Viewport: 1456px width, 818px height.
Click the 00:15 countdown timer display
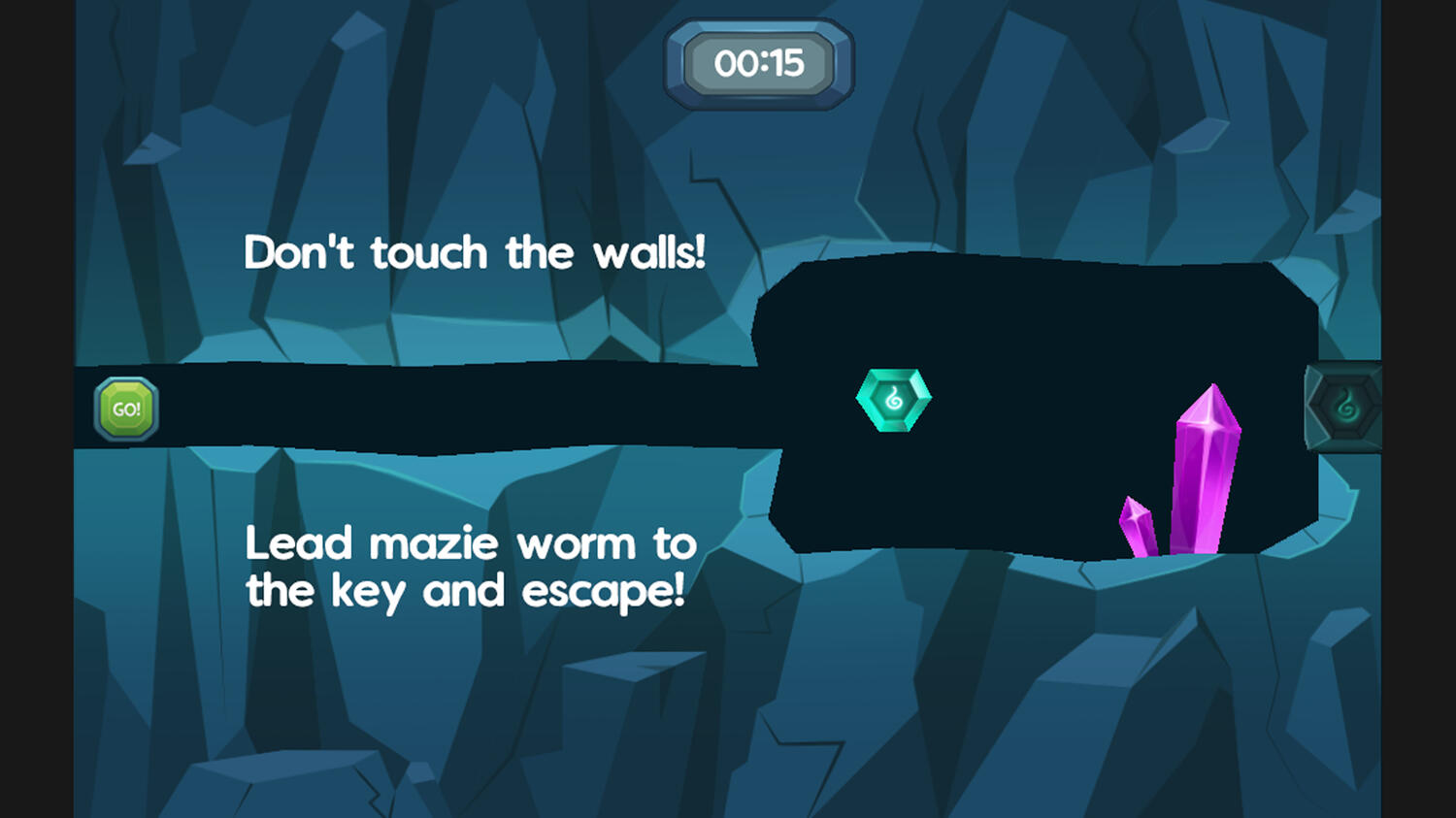[x=759, y=63]
